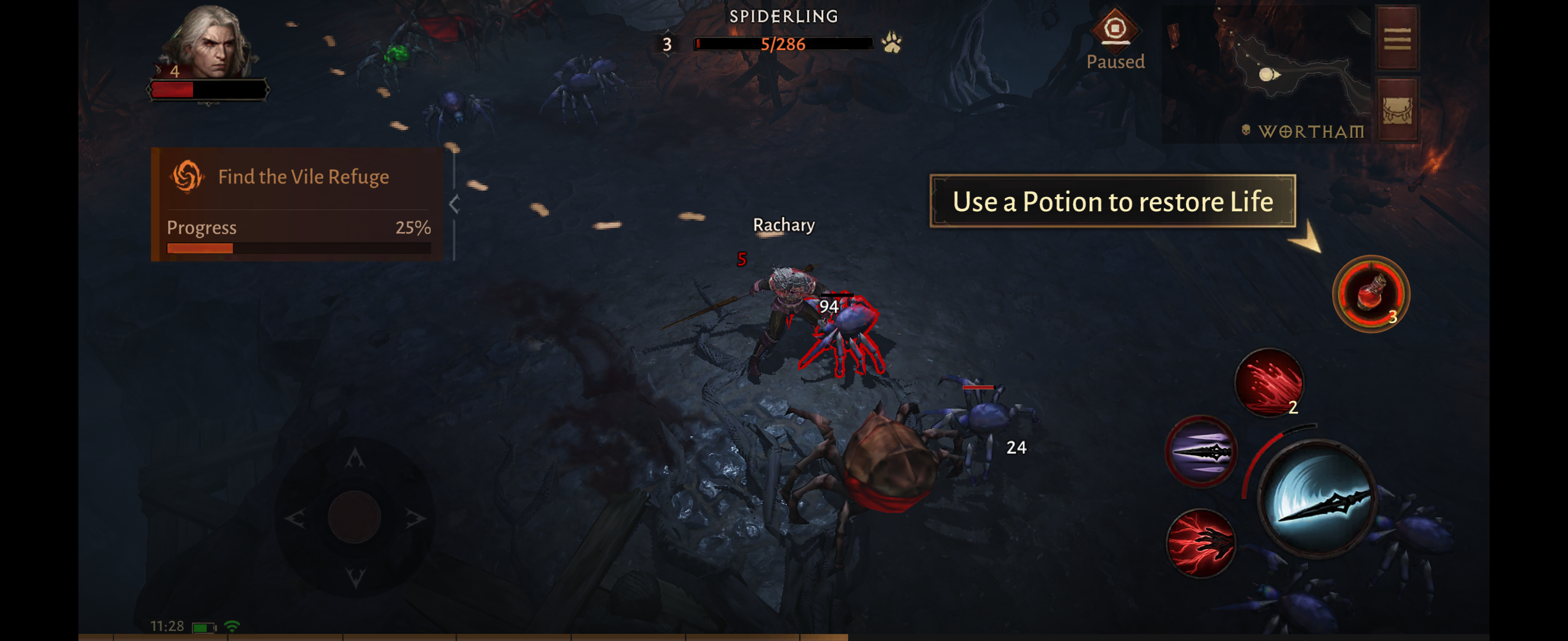Image resolution: width=1568 pixels, height=641 pixels.
Task: Use the red lightning claw skill
Action: (x=1200, y=542)
